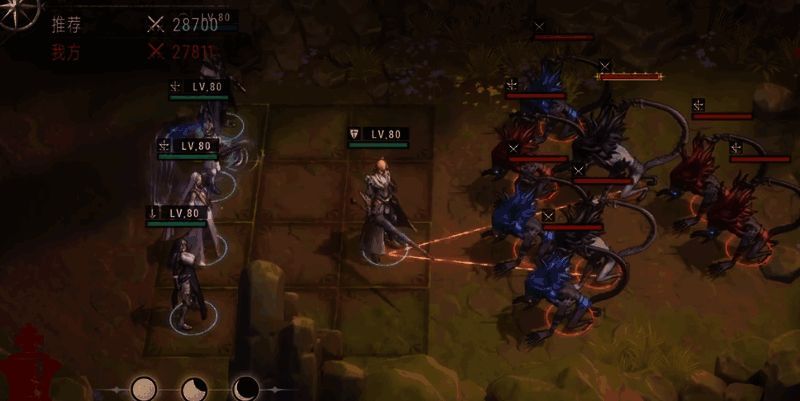Activate the crescent moon phase icon
Image resolution: width=800 pixels, height=401 pixels.
pos(246,388)
